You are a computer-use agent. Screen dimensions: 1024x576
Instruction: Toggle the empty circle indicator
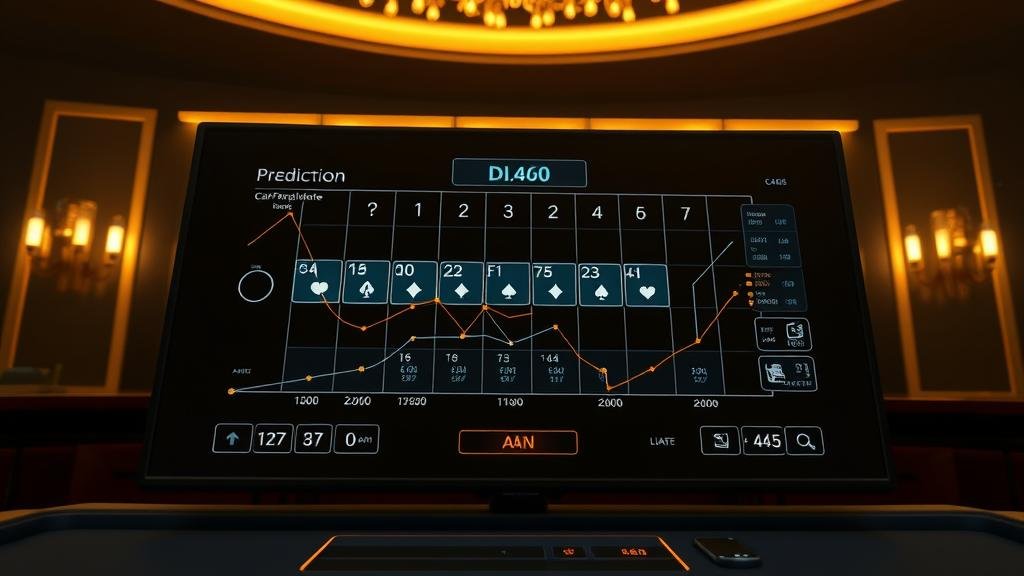point(256,286)
